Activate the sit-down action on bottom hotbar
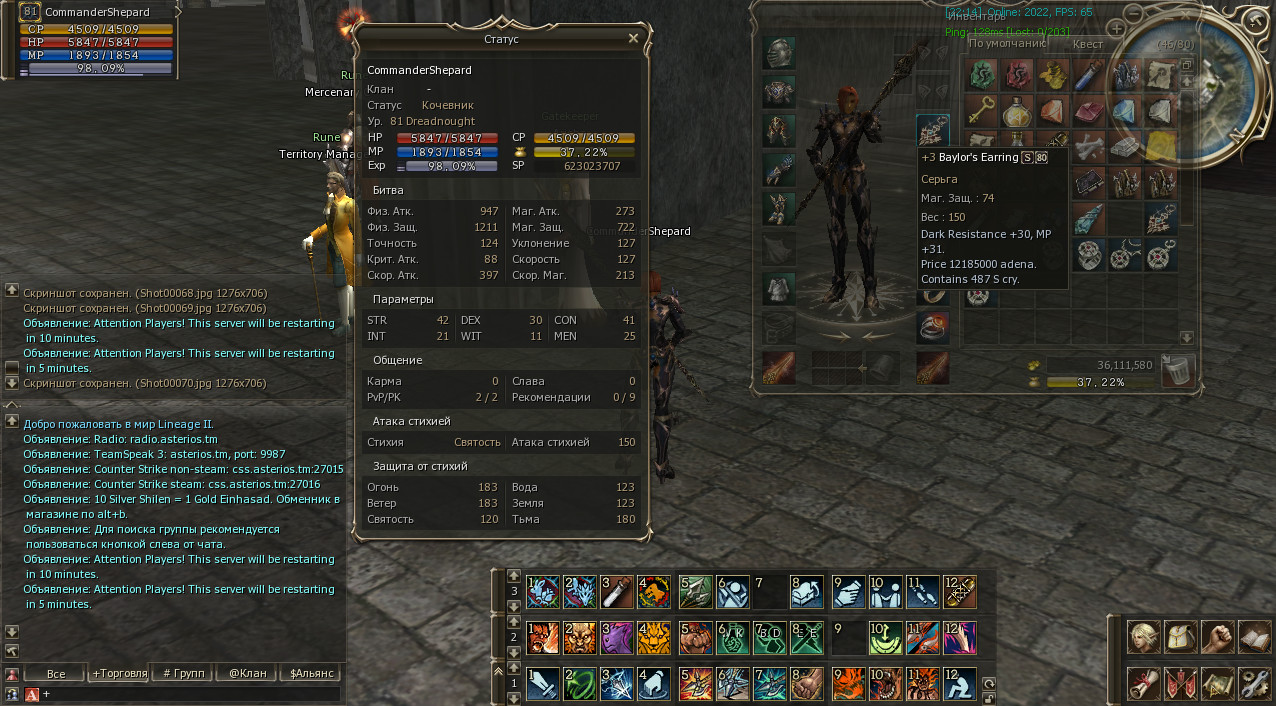 coord(958,683)
